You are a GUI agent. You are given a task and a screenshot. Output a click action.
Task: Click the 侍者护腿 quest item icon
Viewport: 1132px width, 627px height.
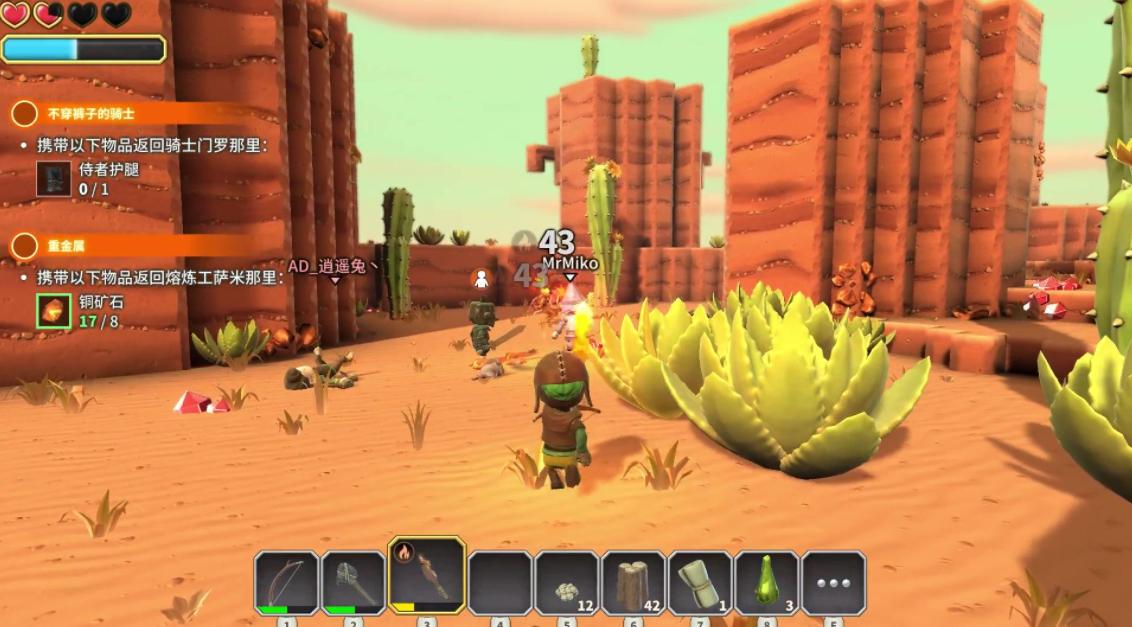point(54,178)
